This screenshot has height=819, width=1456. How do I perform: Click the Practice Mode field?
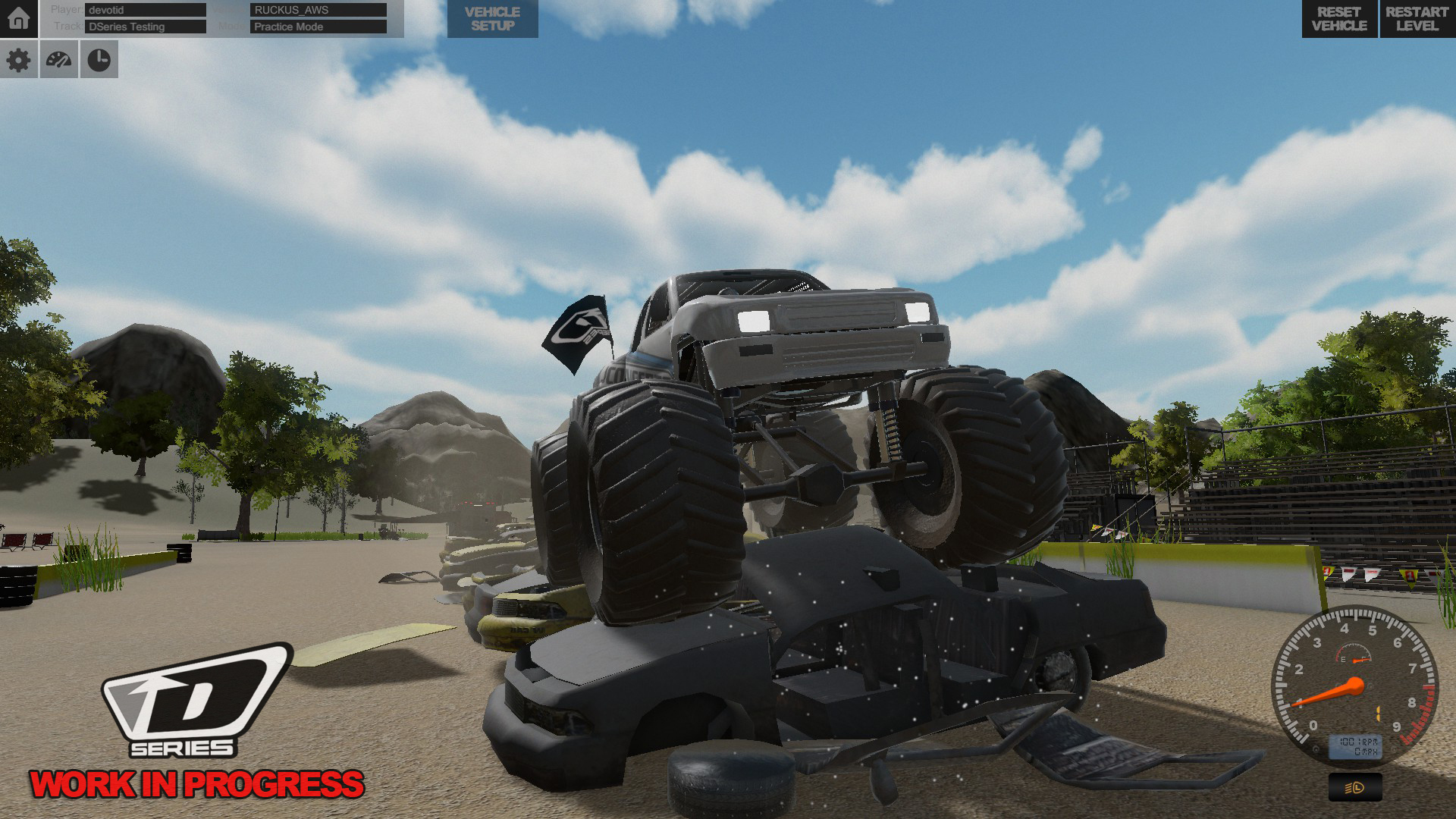[x=318, y=27]
